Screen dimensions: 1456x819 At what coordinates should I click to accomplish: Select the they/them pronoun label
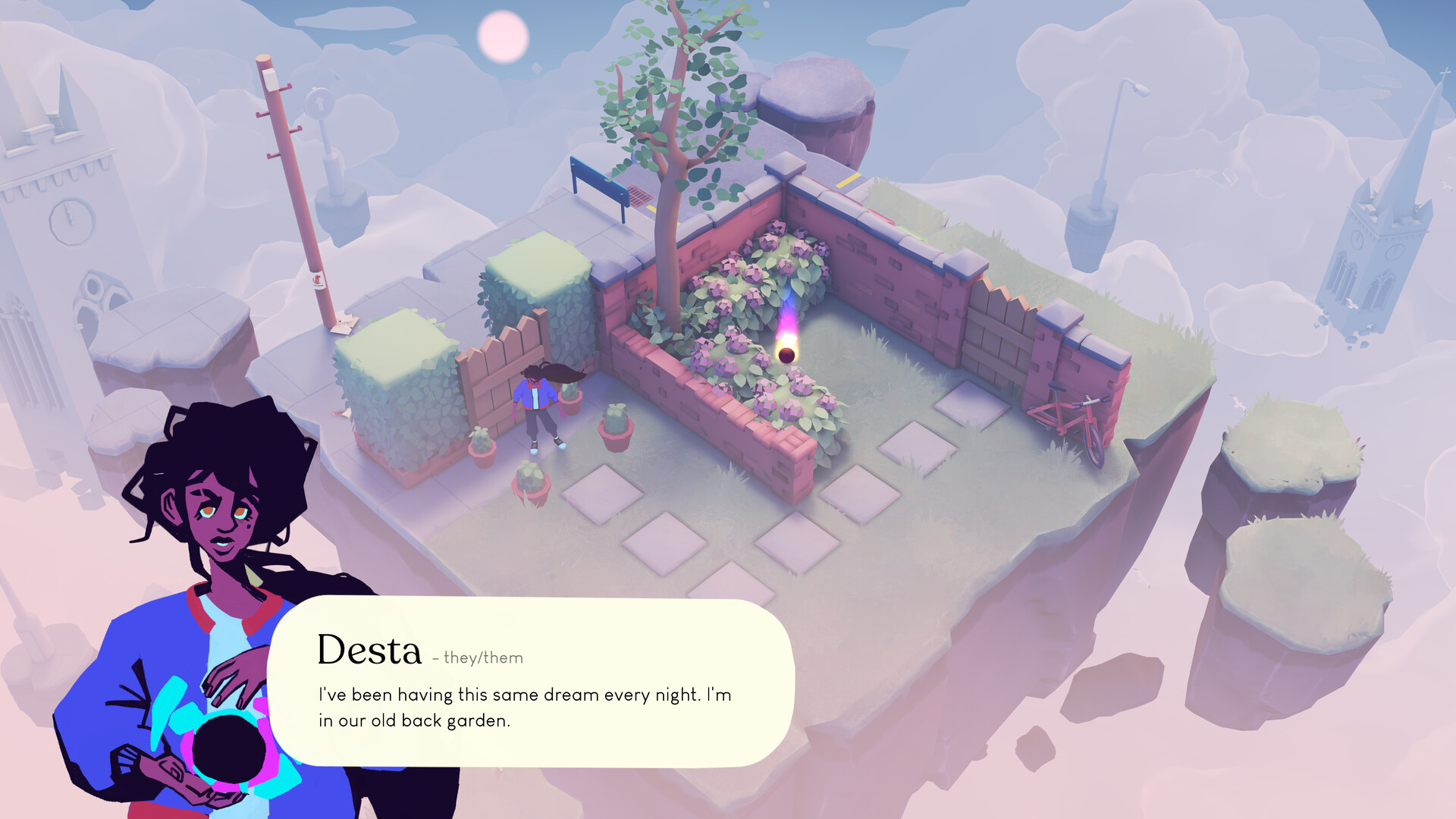(x=478, y=658)
